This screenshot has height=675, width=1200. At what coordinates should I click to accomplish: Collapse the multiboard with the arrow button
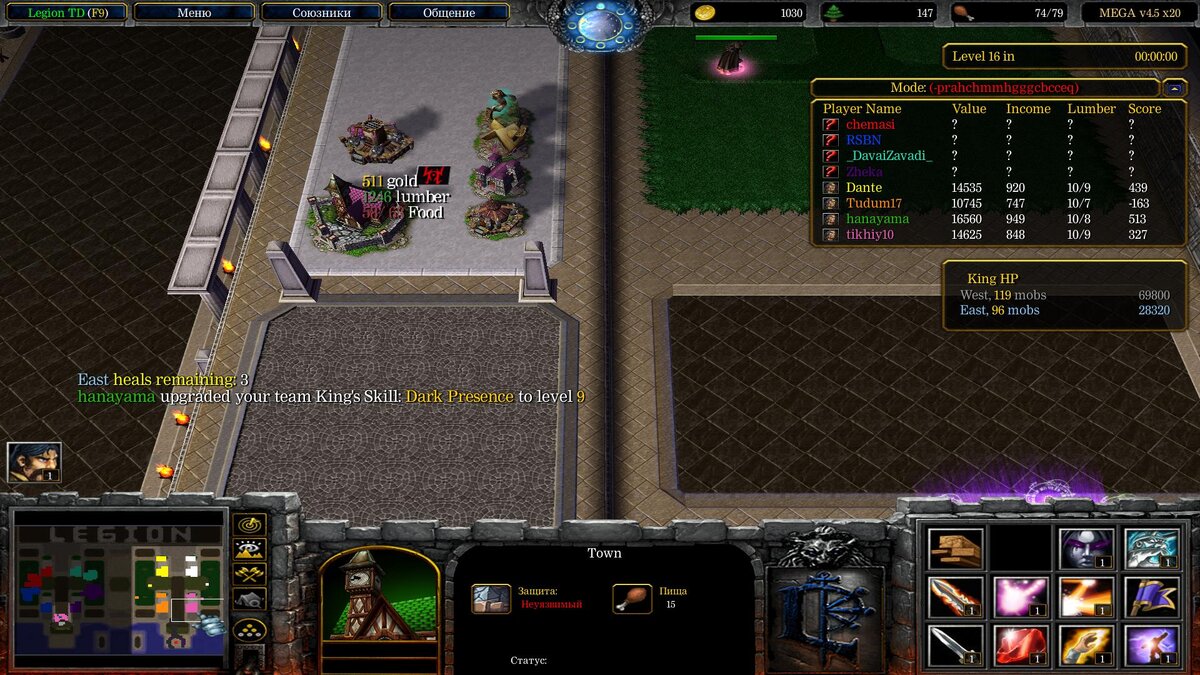(1174, 88)
